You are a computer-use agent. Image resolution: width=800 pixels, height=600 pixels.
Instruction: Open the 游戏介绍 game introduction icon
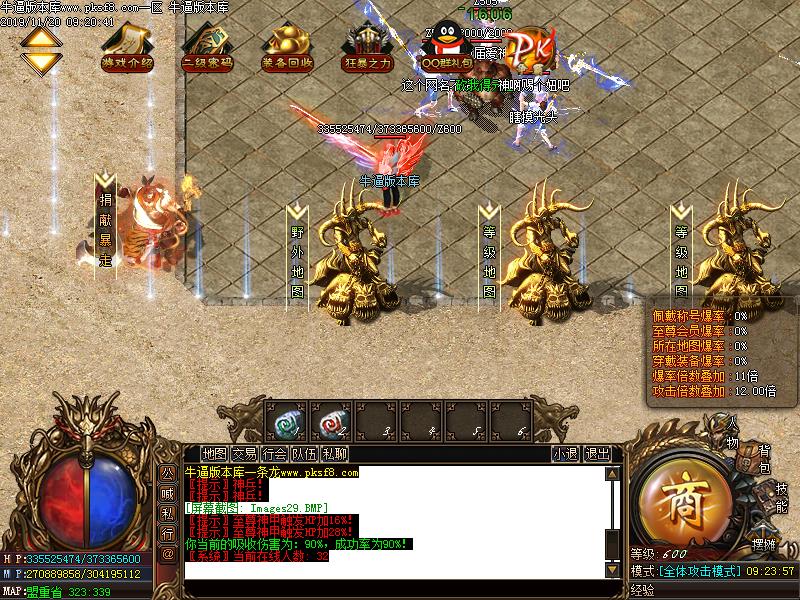[127, 47]
